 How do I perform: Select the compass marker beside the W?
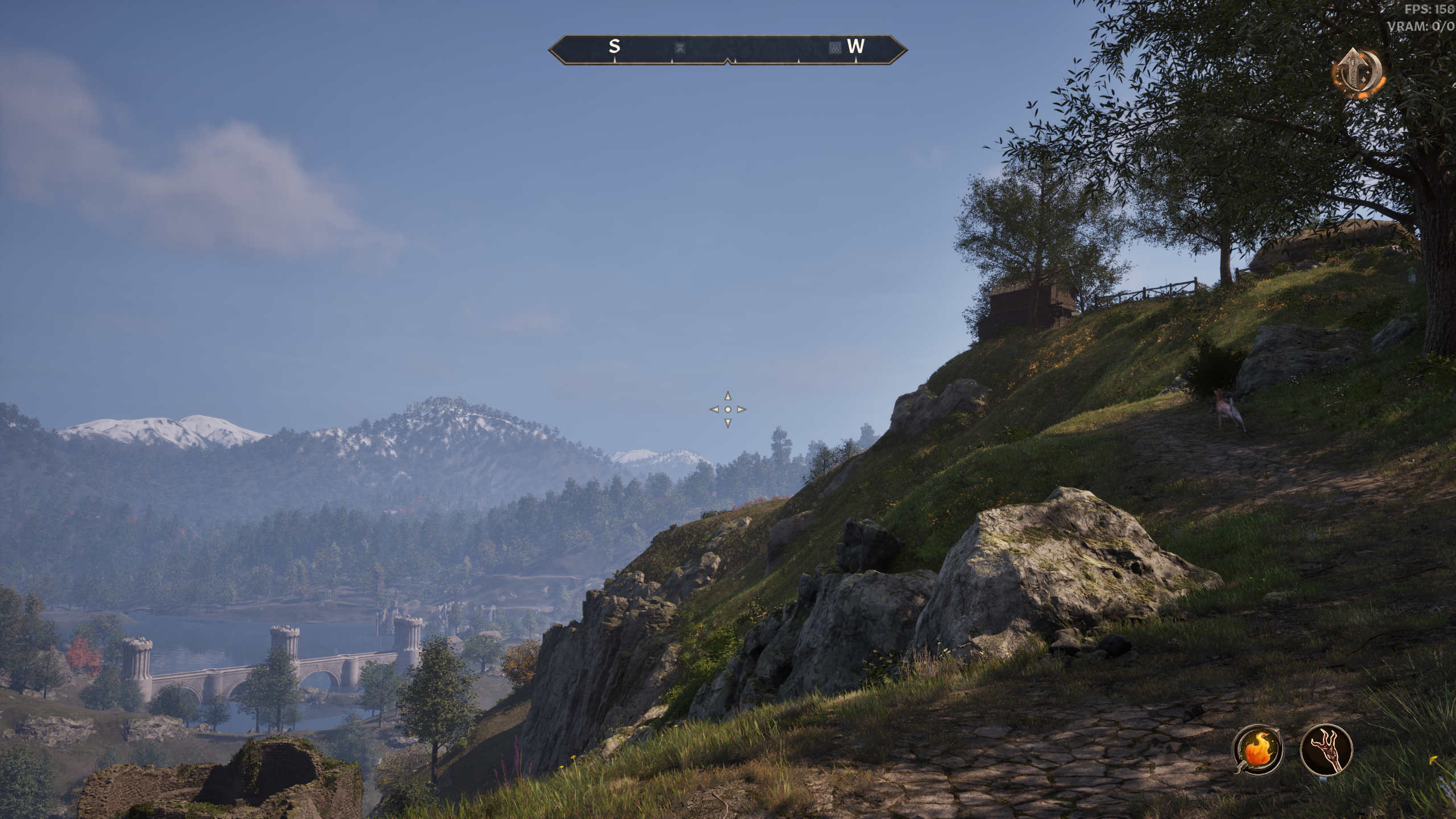pos(834,48)
